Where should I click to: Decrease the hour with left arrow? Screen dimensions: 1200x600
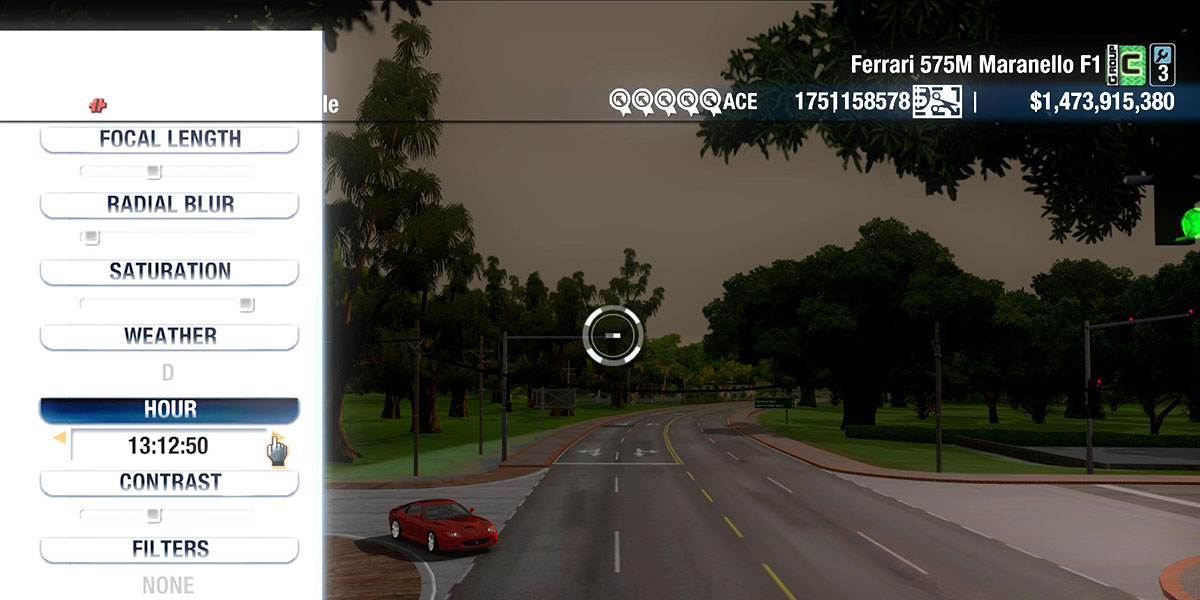pos(60,438)
